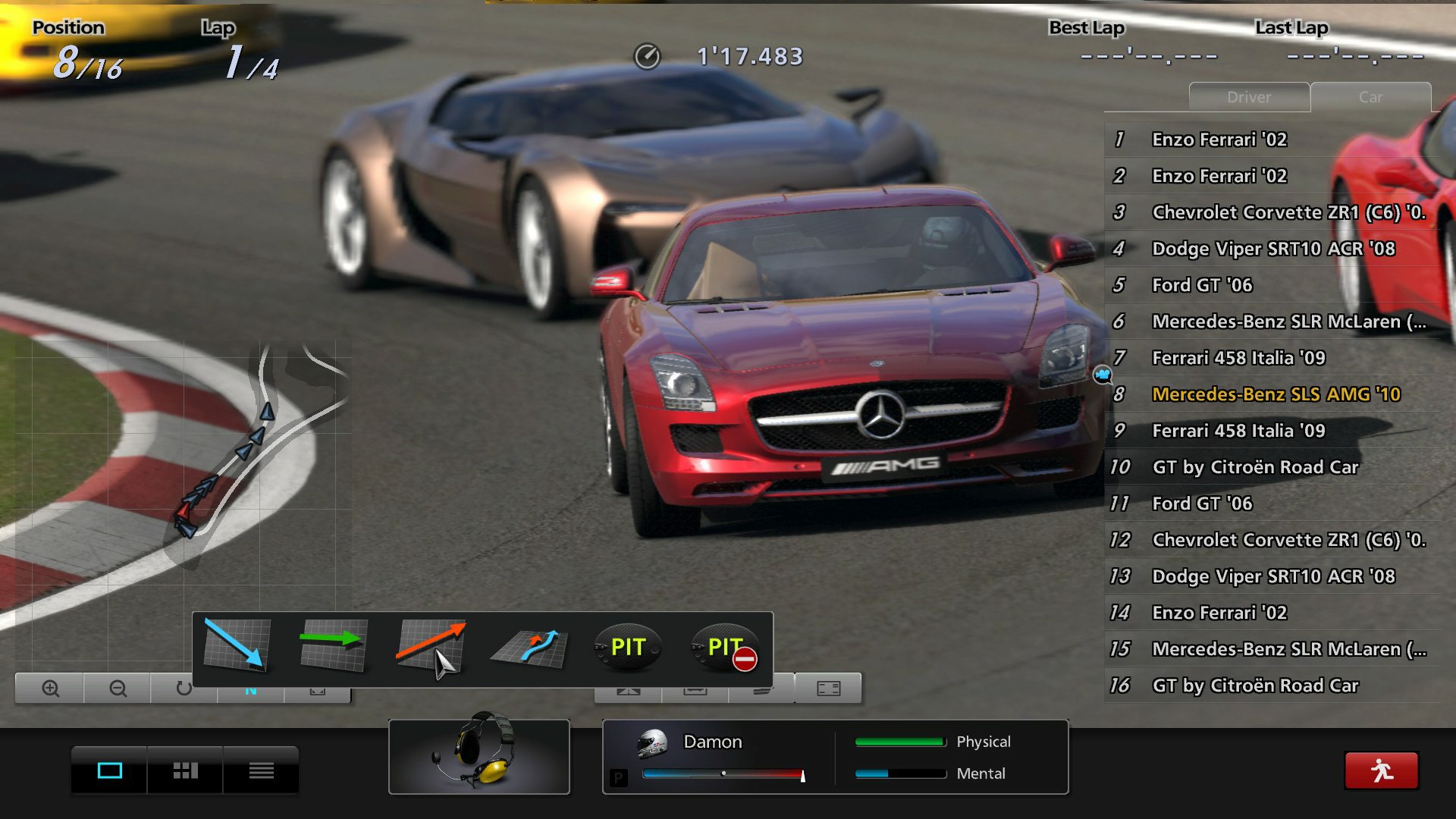Zoom in on the track map
Viewport: 1456px width, 819px height.
pyautogui.click(x=49, y=689)
